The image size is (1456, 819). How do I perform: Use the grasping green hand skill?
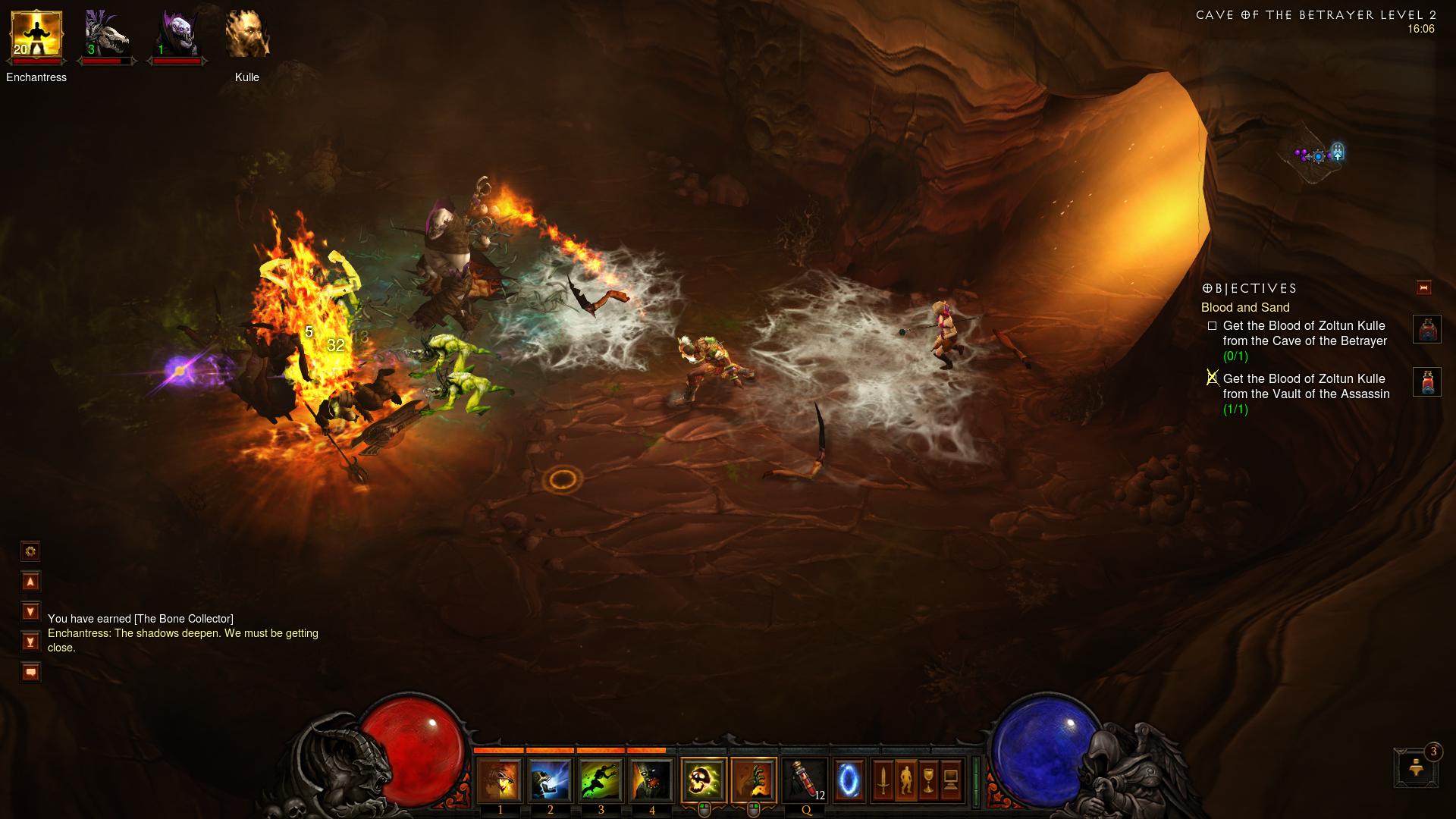click(x=754, y=781)
